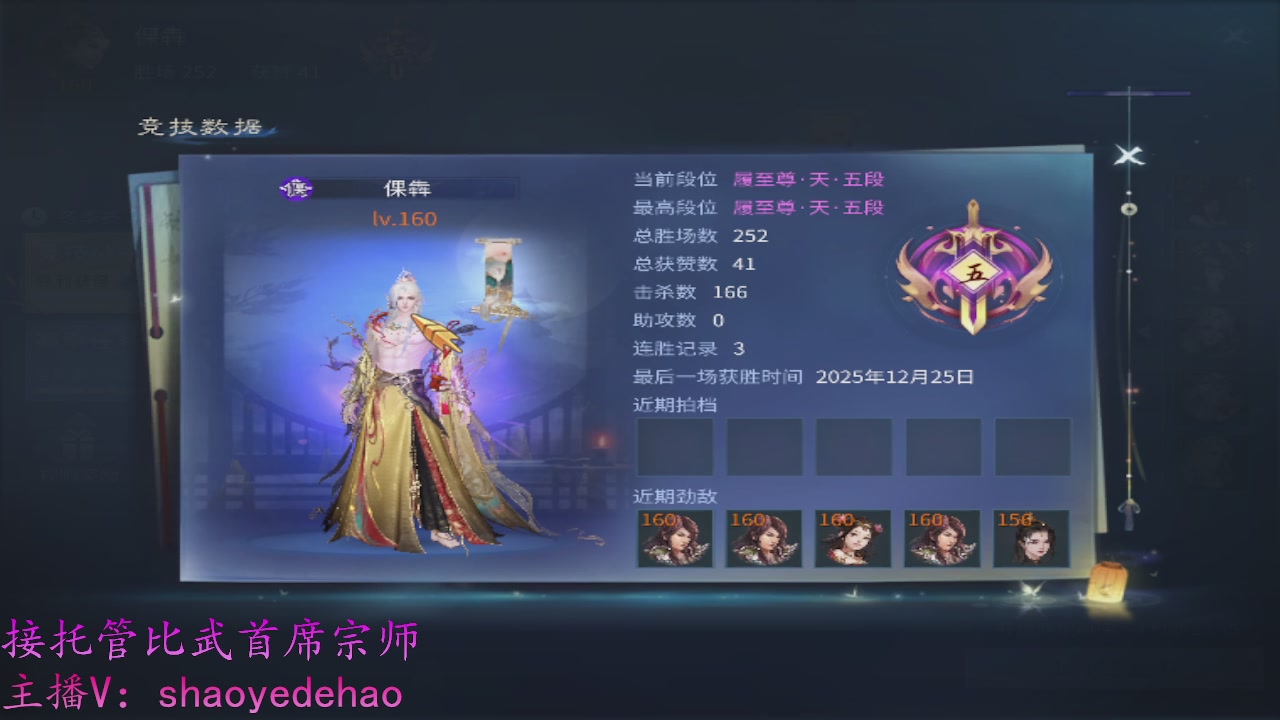Screen dimensions: 1280x720
Task: Click the golden dart icon on the character
Action: pos(437,330)
